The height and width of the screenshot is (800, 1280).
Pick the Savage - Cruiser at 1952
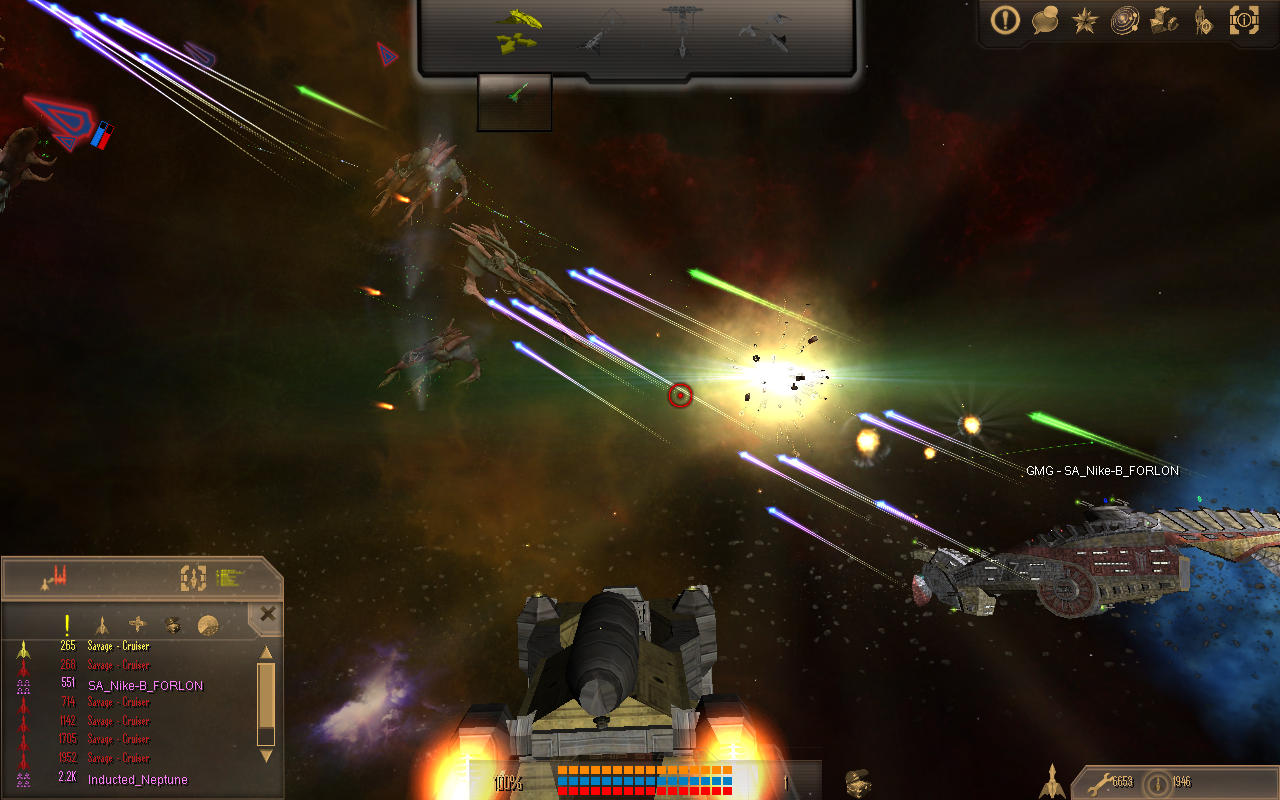coord(118,758)
